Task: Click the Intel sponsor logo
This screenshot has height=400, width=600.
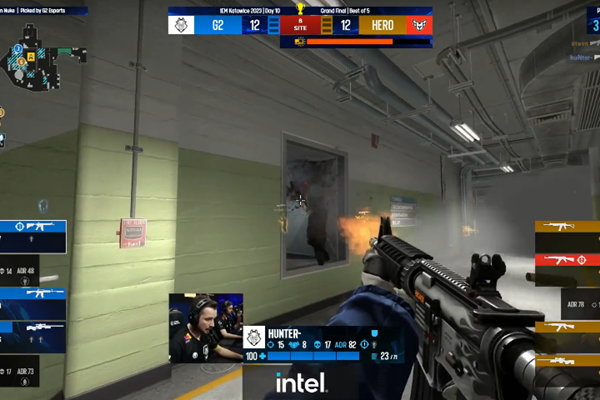Action: tap(300, 382)
